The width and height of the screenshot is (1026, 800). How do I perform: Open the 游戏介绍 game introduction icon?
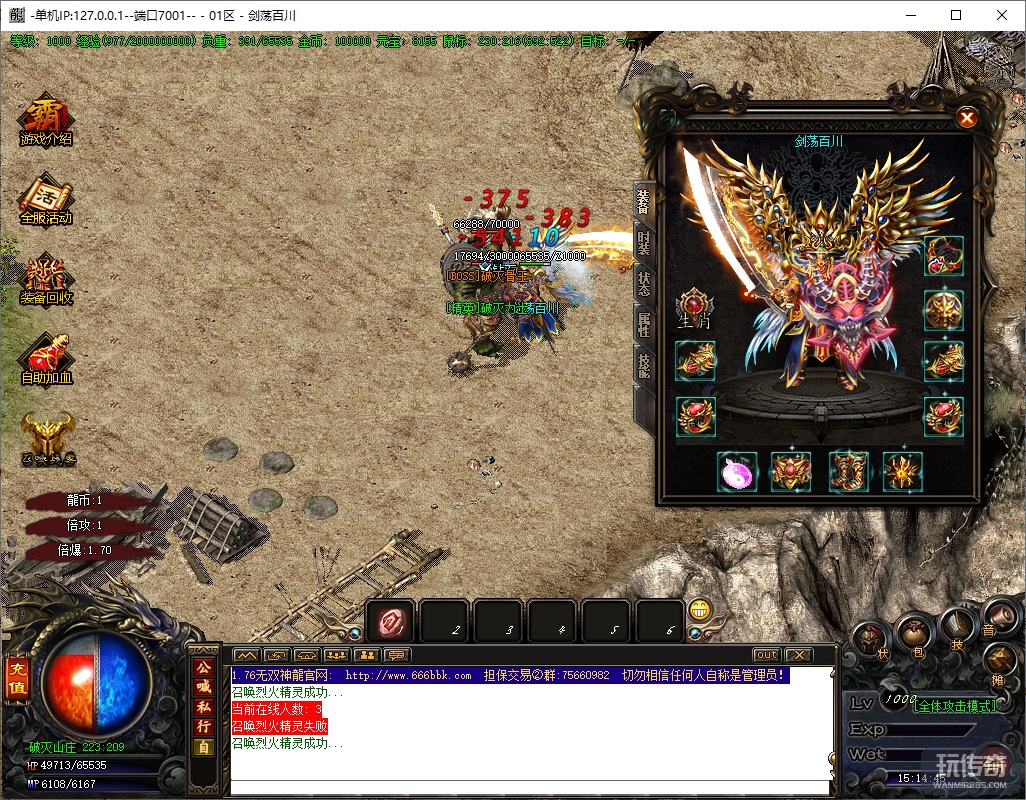[46, 120]
